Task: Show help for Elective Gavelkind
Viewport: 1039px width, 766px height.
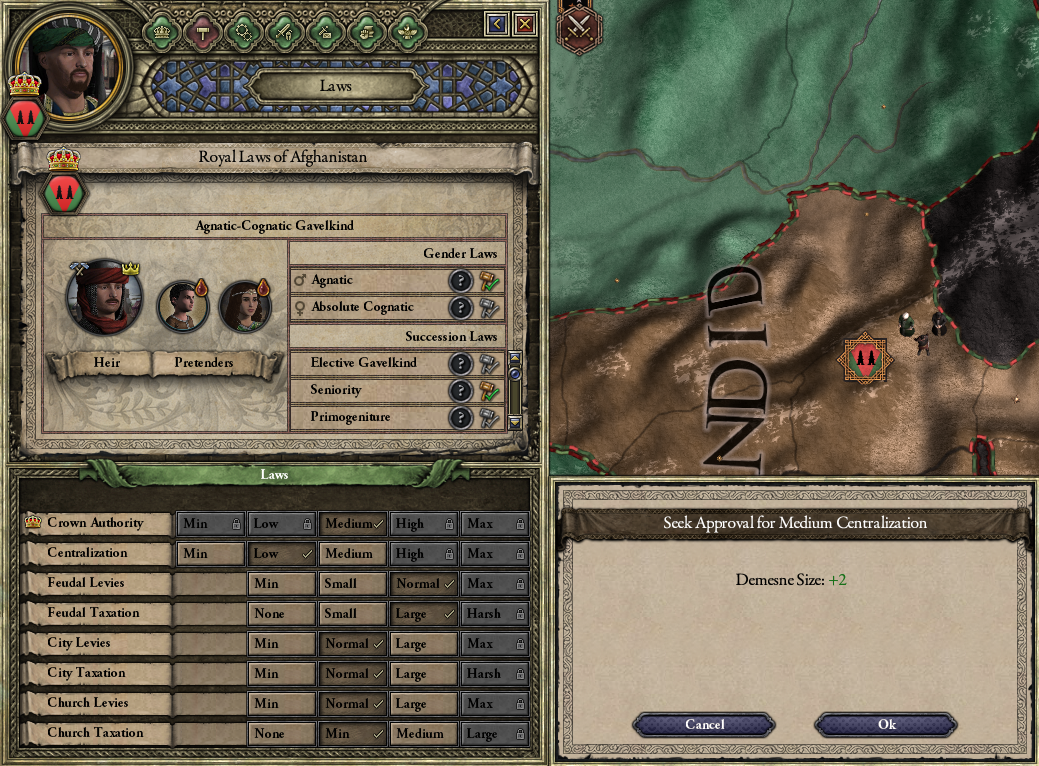Action: pos(460,363)
